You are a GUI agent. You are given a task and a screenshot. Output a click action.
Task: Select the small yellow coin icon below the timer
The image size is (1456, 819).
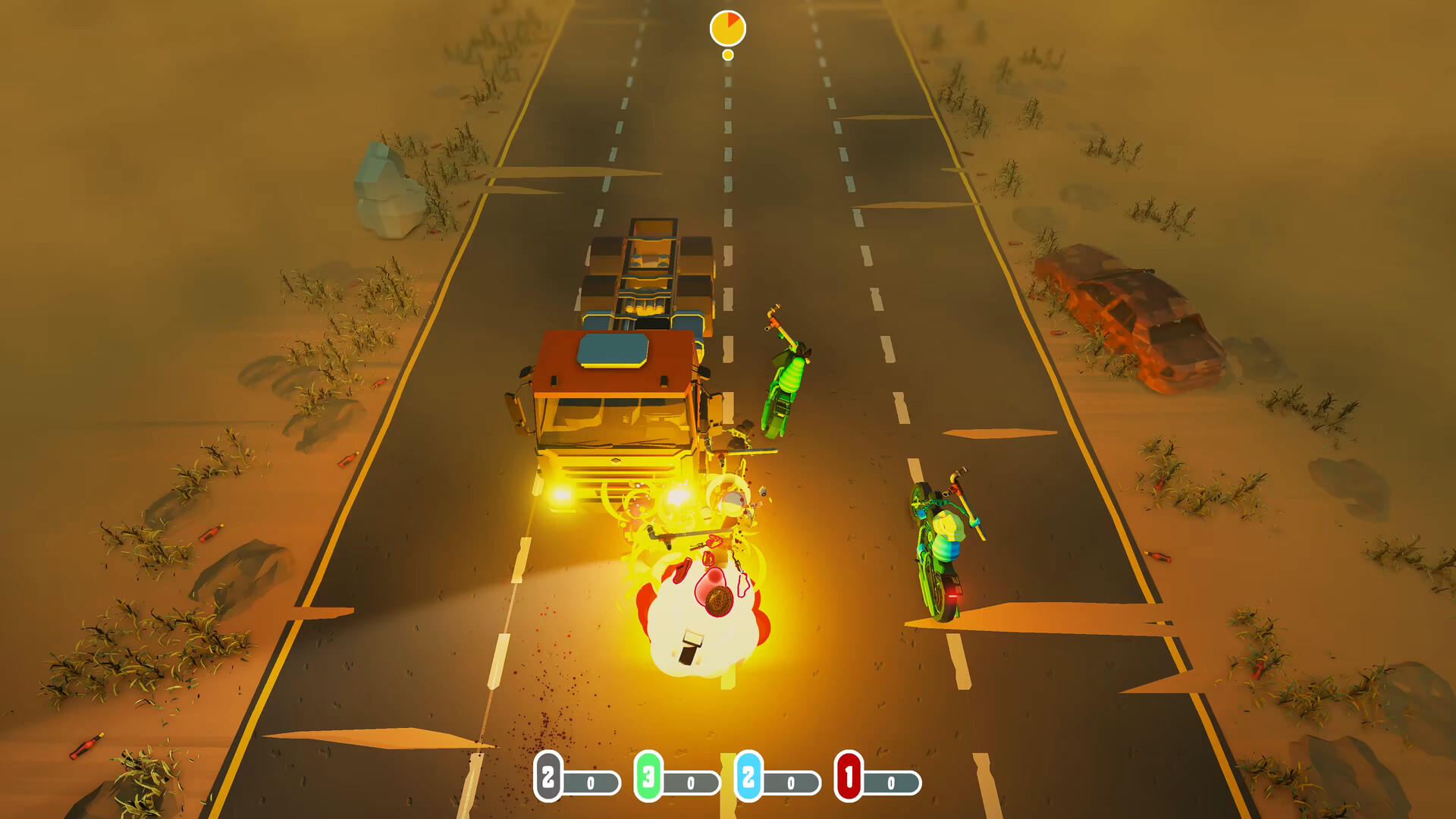tap(726, 54)
